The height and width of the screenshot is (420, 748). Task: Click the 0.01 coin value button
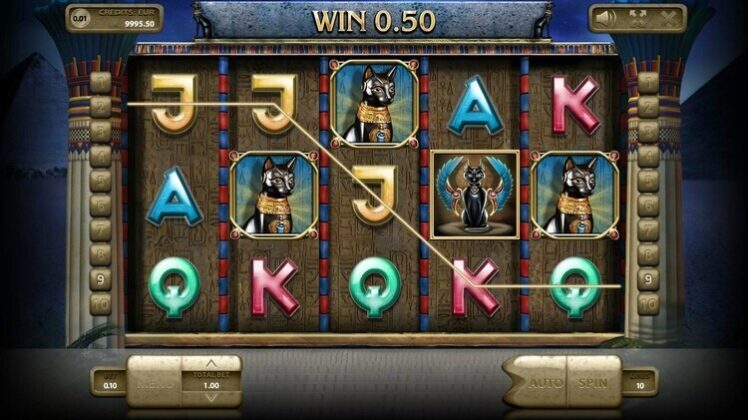80,17
